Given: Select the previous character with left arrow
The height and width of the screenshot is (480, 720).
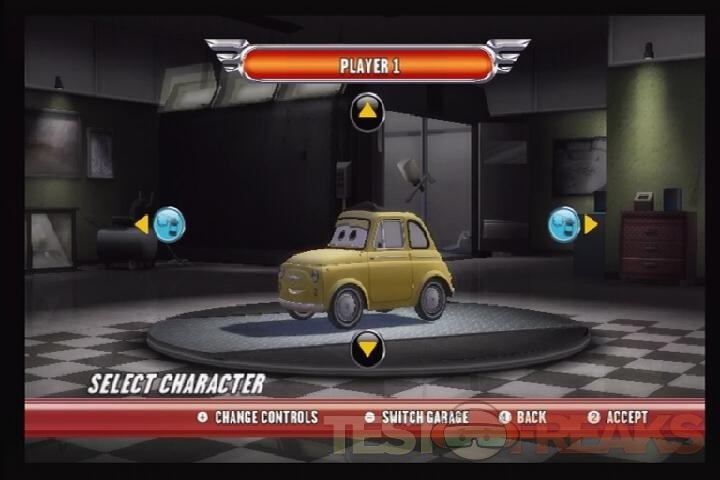Looking at the screenshot, I should click(160, 224).
